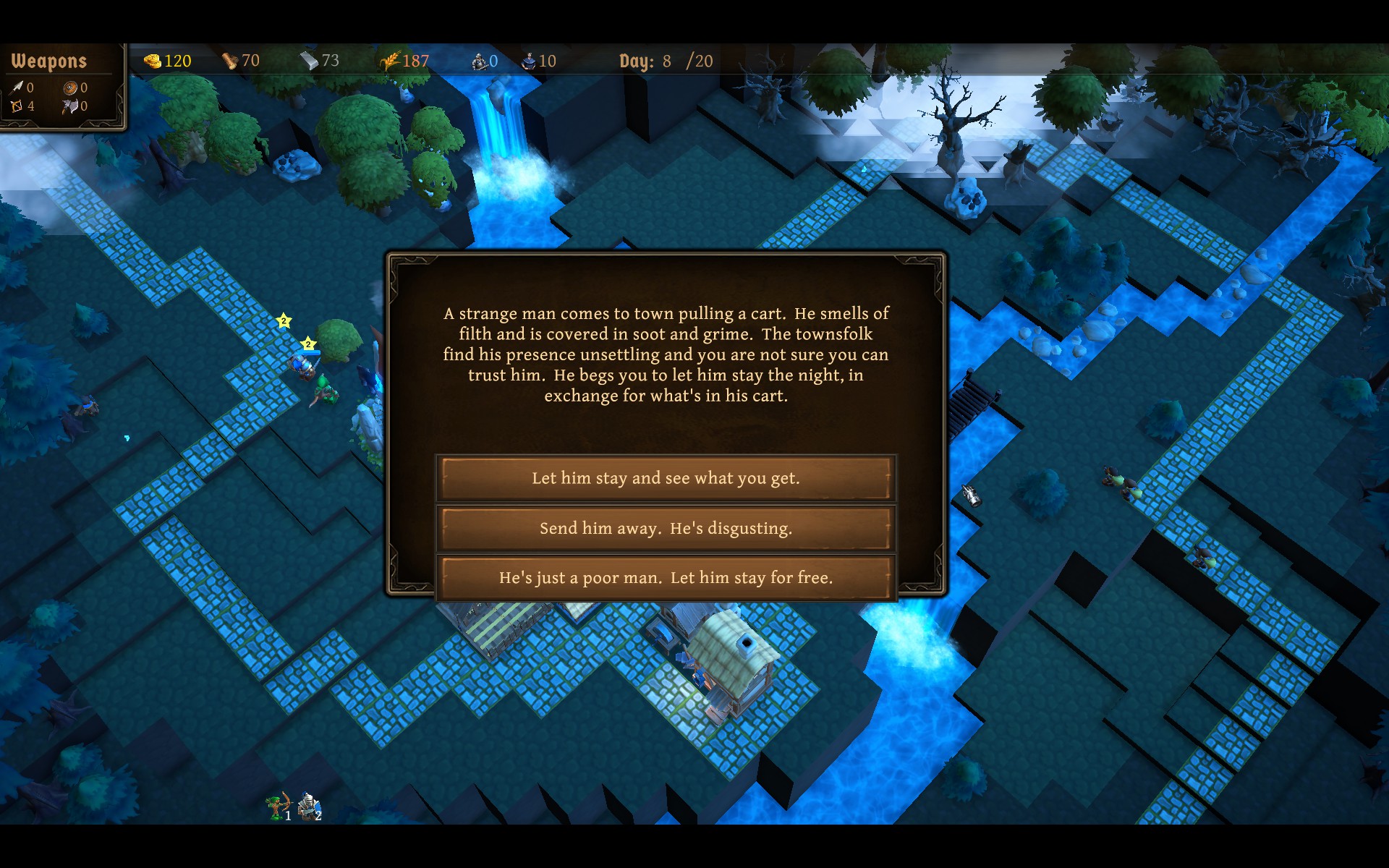Choose "Let him stay and see what you get"

(666, 478)
